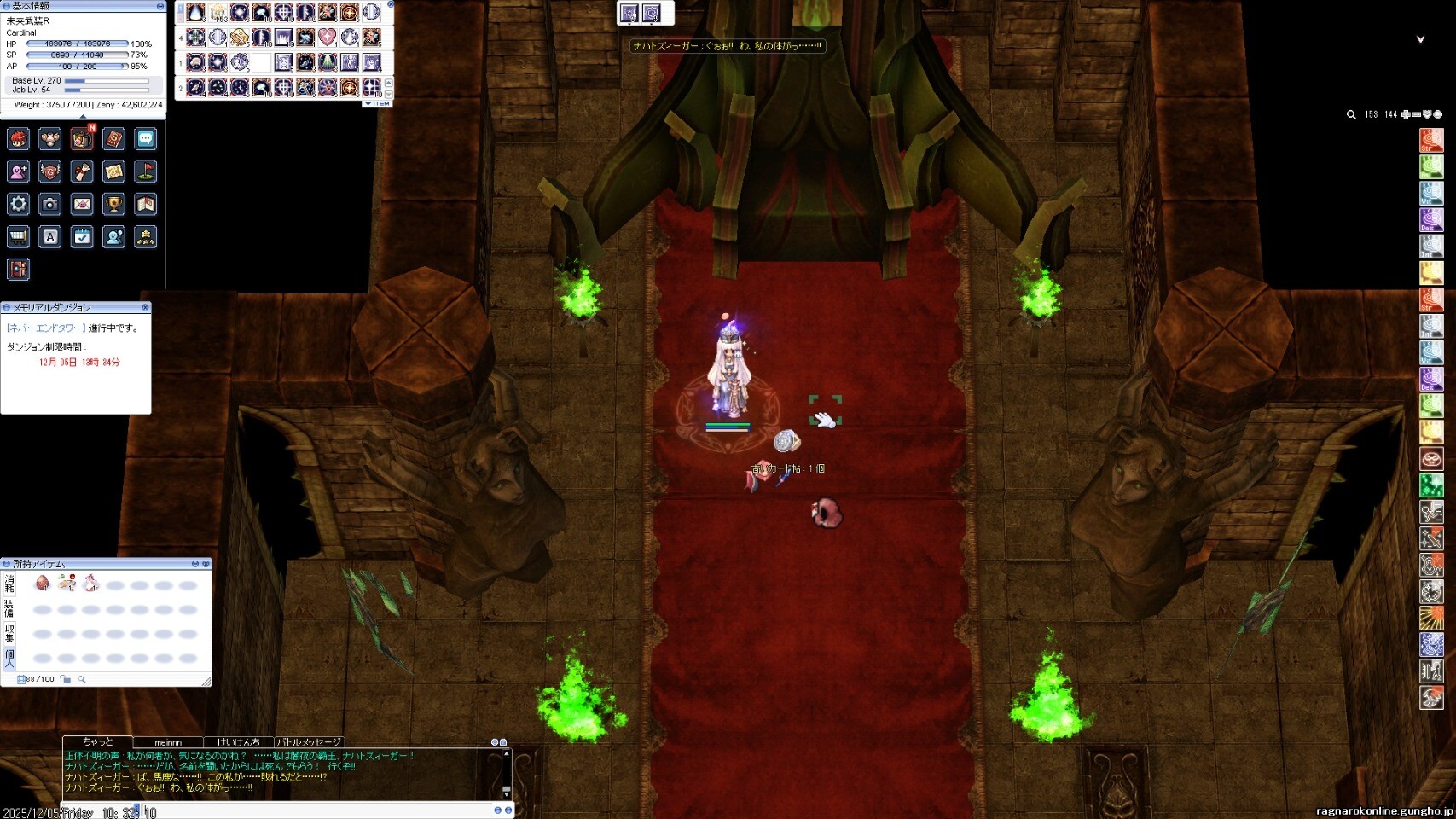The image size is (1456, 819).
Task: Open the red-haired character status icon
Action: 18,139
